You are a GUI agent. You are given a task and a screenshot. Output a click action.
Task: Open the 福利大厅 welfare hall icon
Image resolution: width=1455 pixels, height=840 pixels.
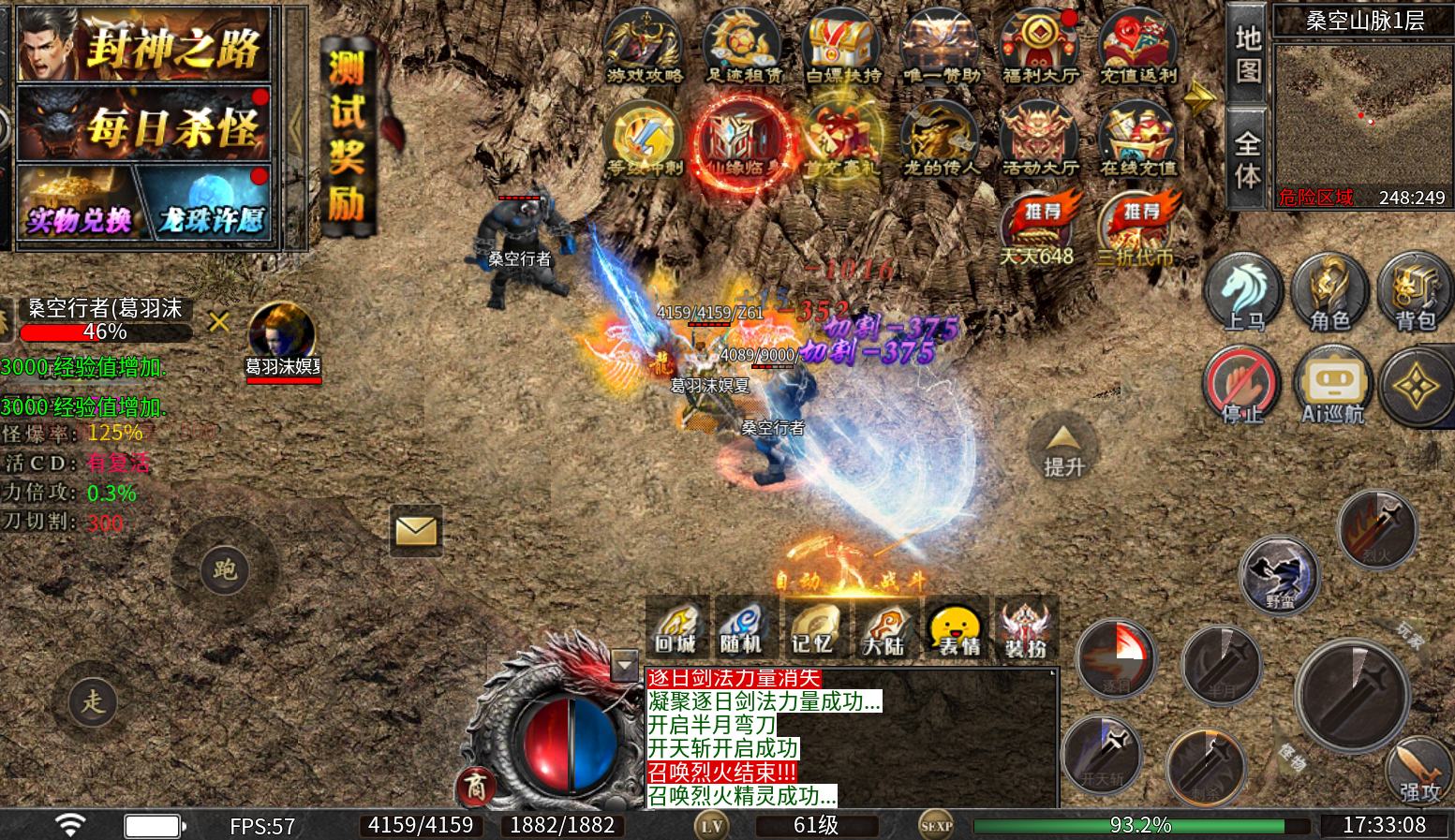(x=1040, y=47)
